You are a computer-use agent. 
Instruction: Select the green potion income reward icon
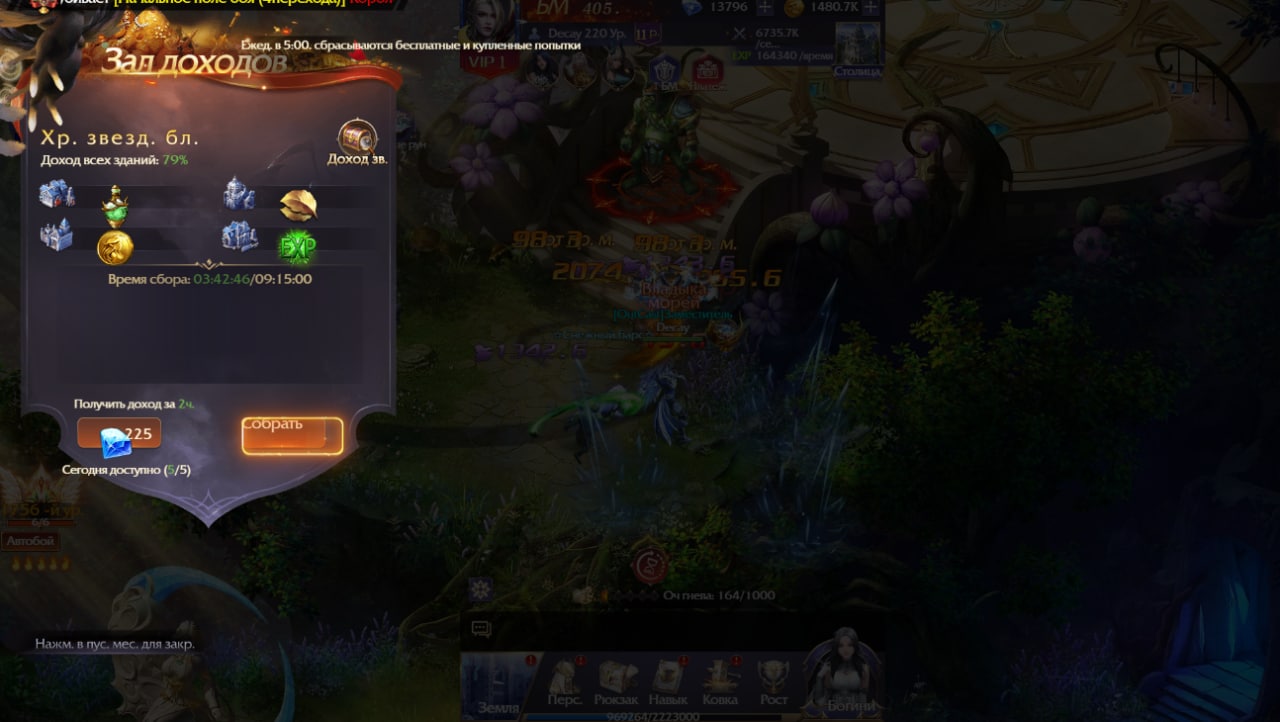(x=115, y=206)
